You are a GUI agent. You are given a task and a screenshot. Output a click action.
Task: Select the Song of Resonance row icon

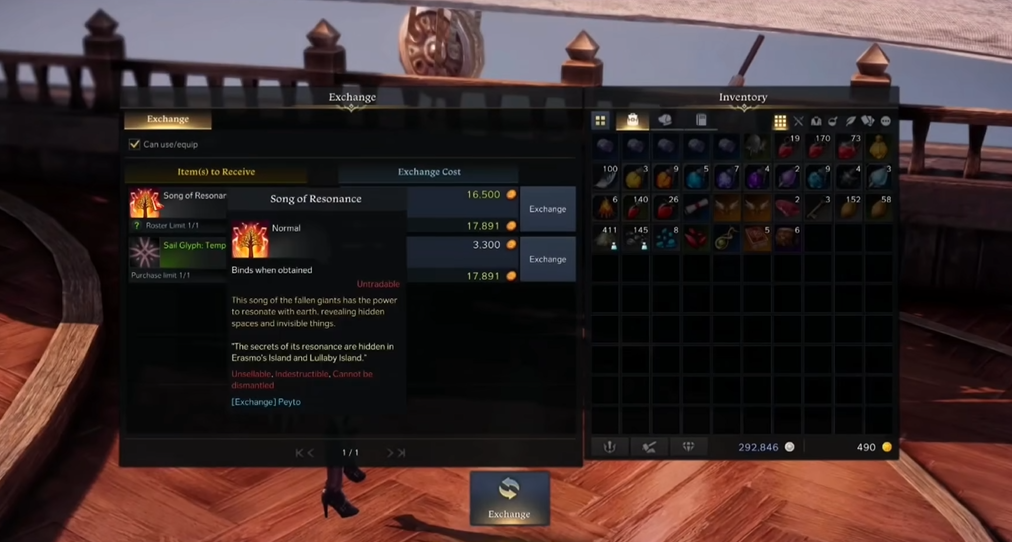point(145,203)
